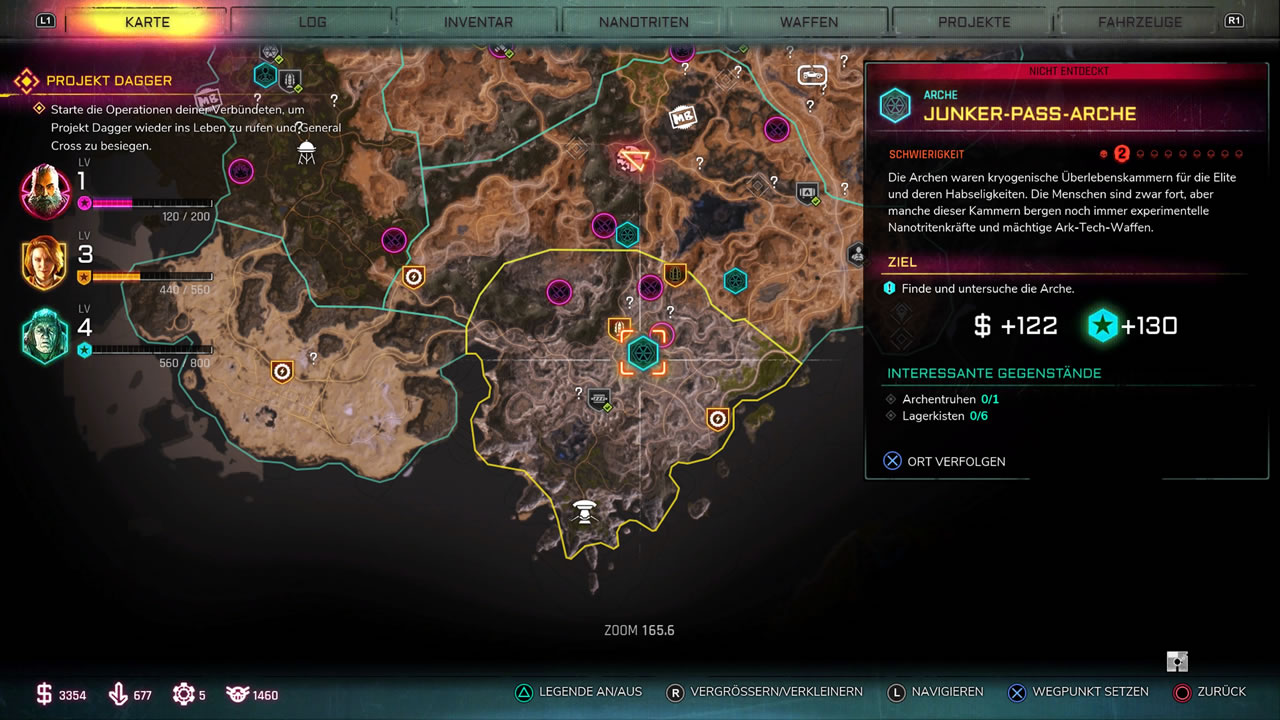
Task: Select the red main mission marker
Action: pos(631,158)
